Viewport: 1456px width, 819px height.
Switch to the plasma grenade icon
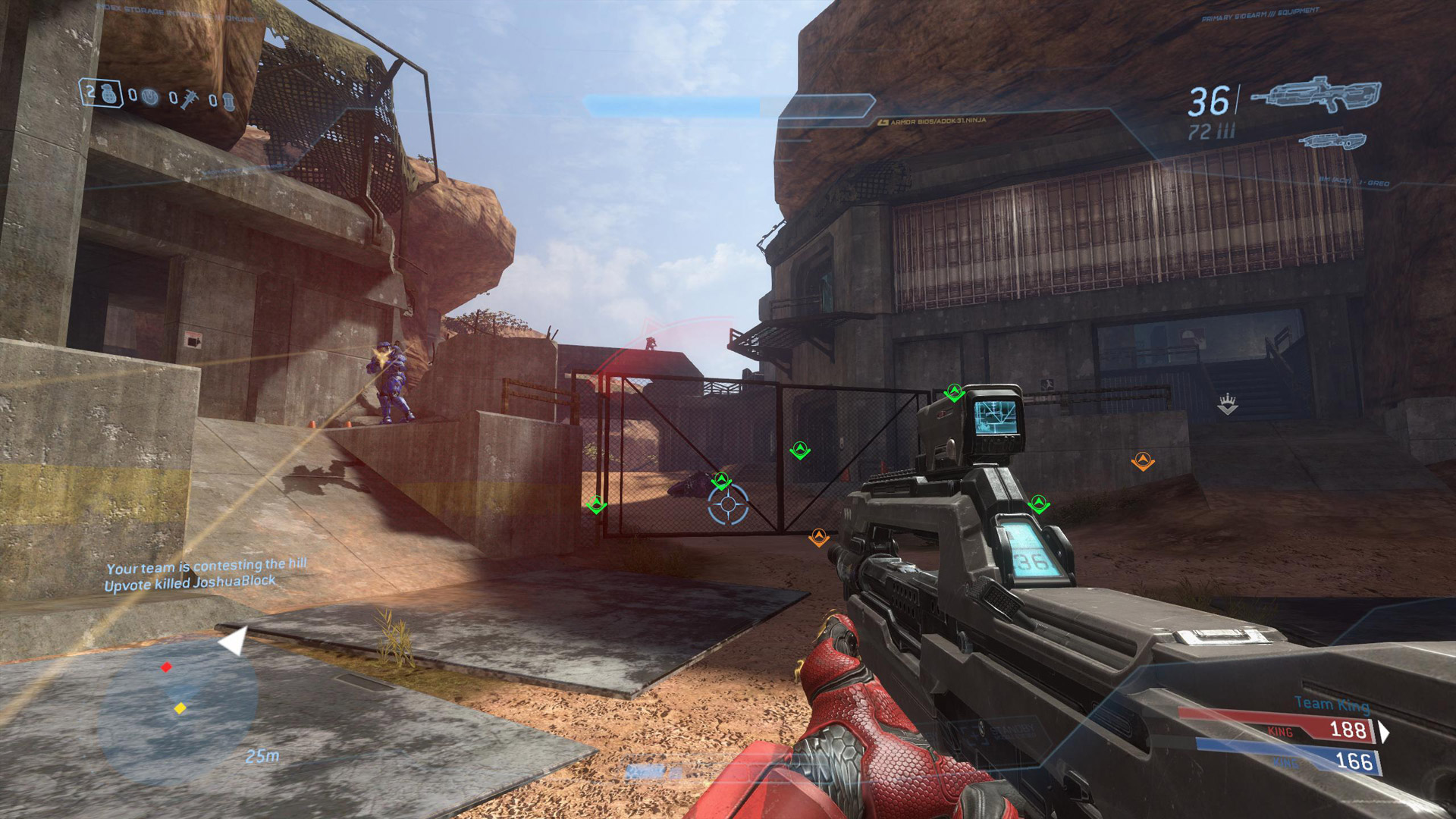[151, 97]
